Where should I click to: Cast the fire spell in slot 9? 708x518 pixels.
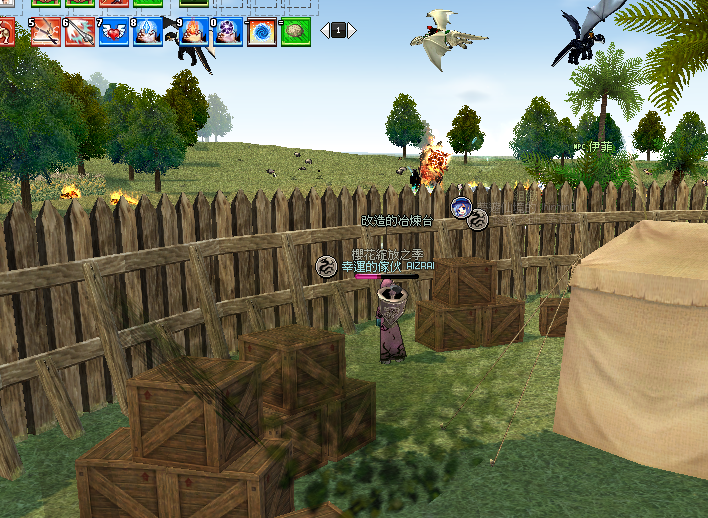pos(194,31)
